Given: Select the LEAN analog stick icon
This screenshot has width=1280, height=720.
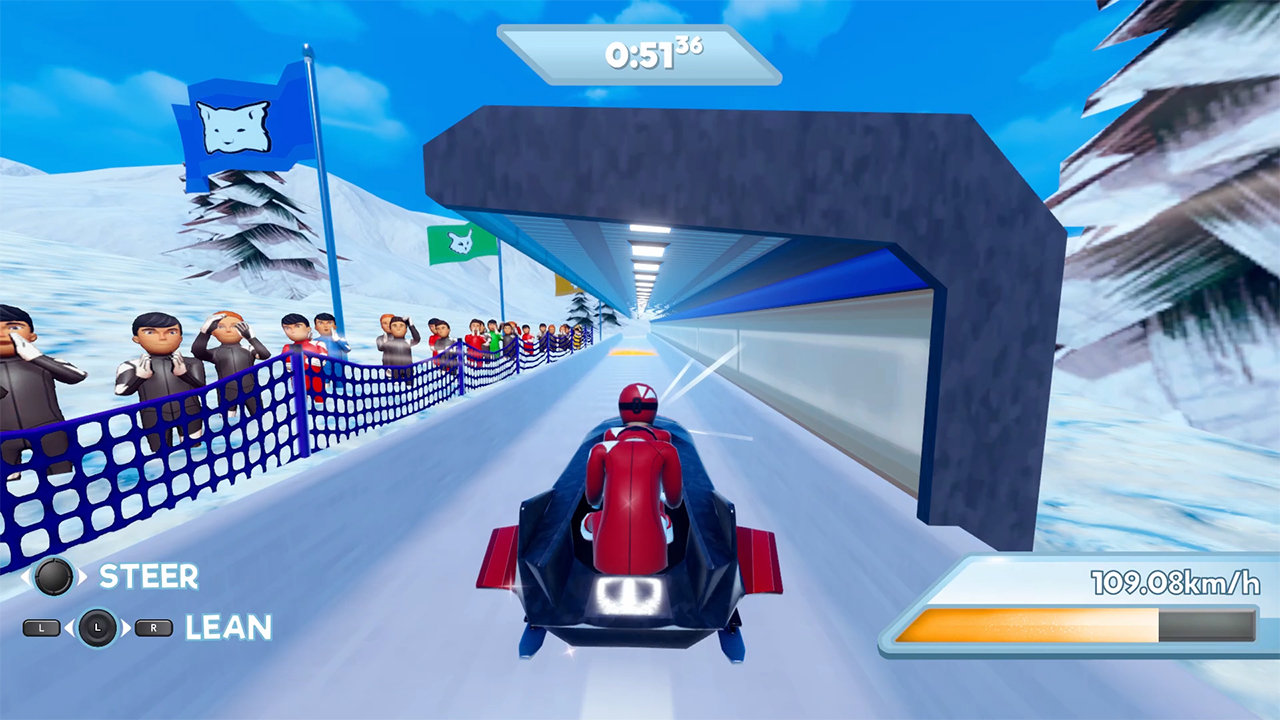Looking at the screenshot, I should point(97,630).
